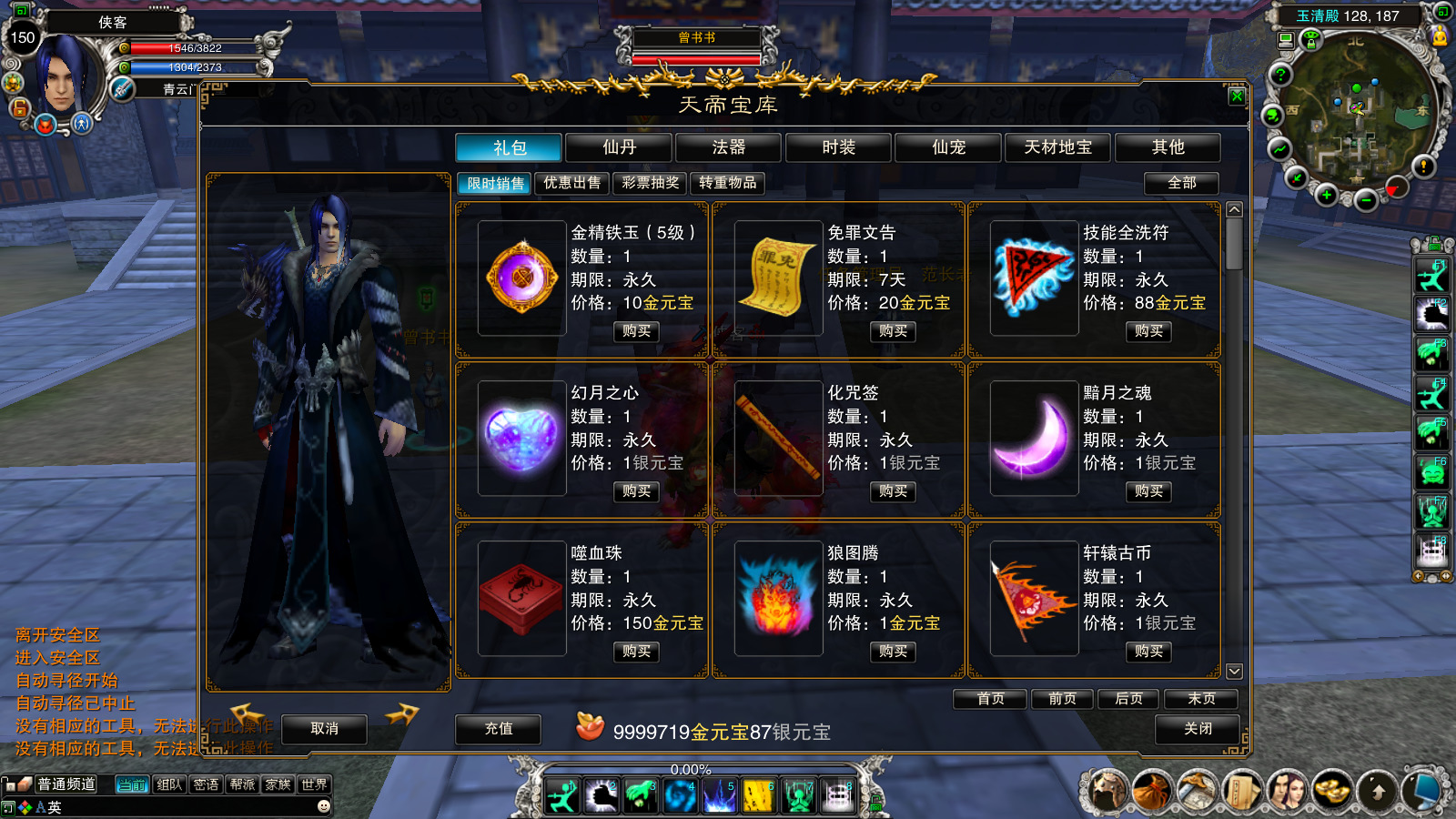Open the 法器 shop category
Viewport: 1456px width, 819px height.
click(x=729, y=147)
